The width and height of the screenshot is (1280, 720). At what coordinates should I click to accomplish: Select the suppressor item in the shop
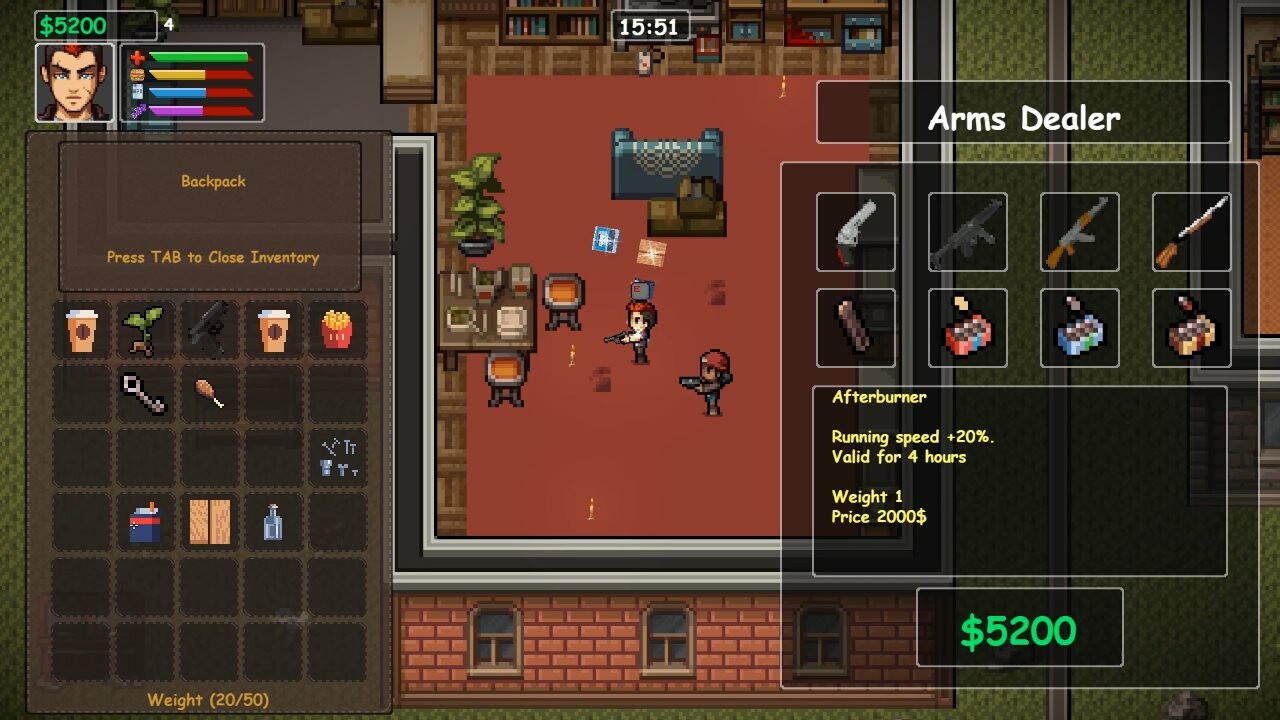(856, 328)
